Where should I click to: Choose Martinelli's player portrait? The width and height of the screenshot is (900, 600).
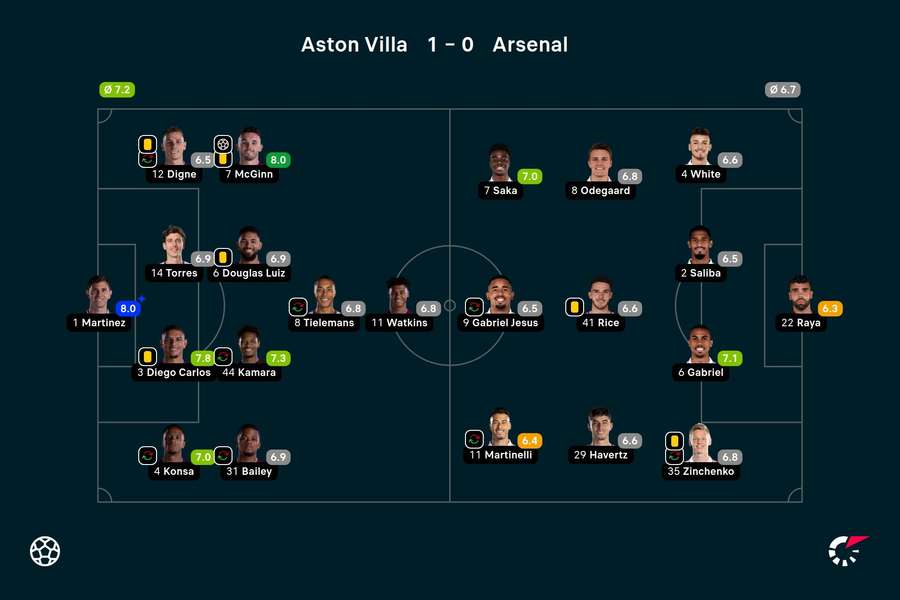[499, 428]
